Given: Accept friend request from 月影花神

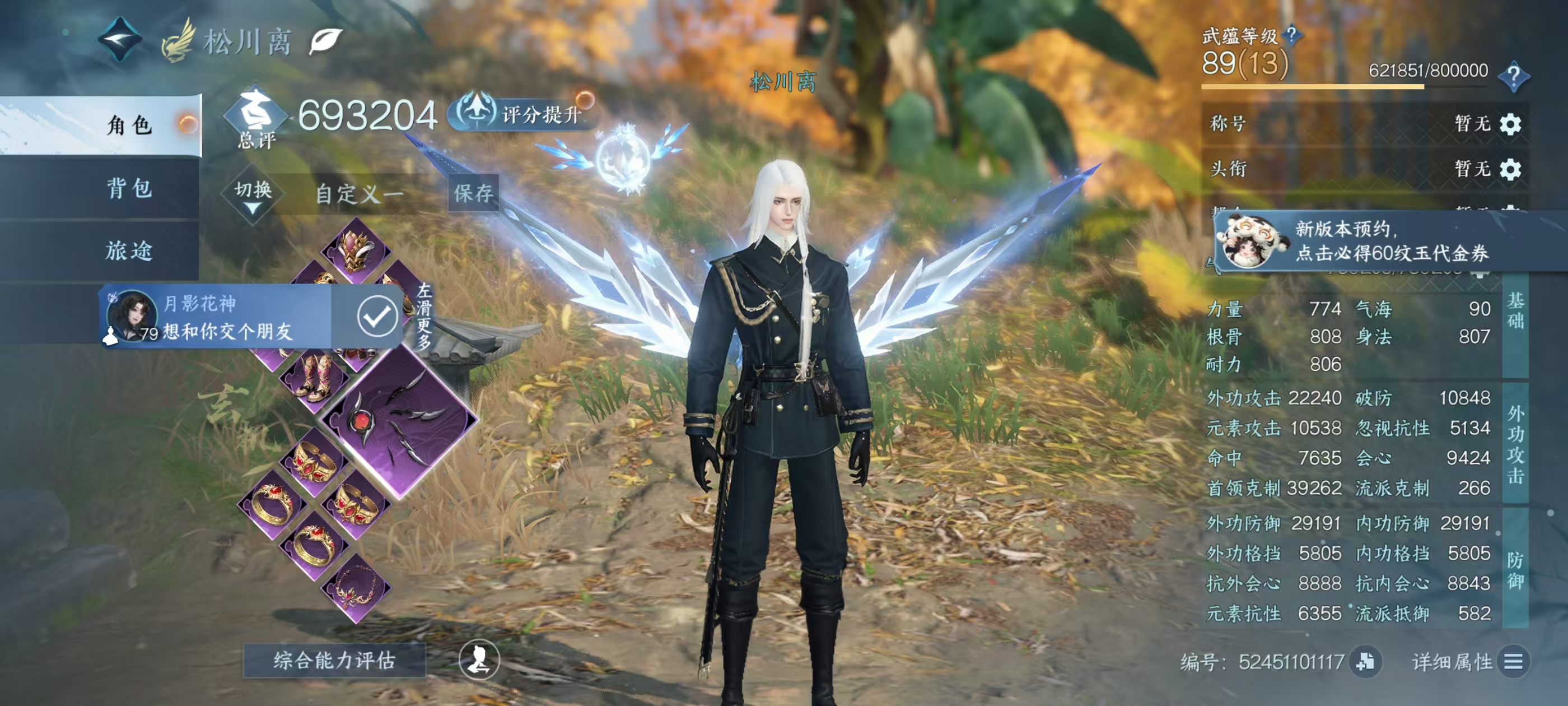Looking at the screenshot, I should click(377, 316).
